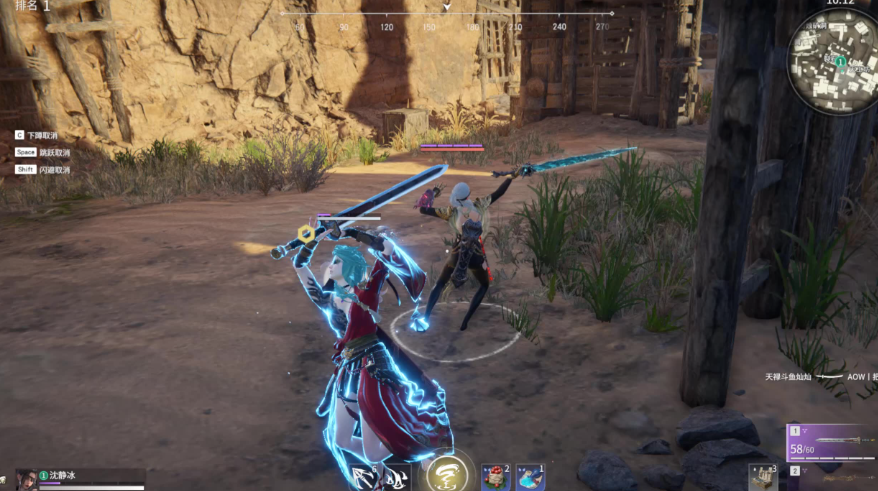Viewport: 878px width, 491px height.
Task: Select the repair item slot with count 3
Action: [x=763, y=477]
